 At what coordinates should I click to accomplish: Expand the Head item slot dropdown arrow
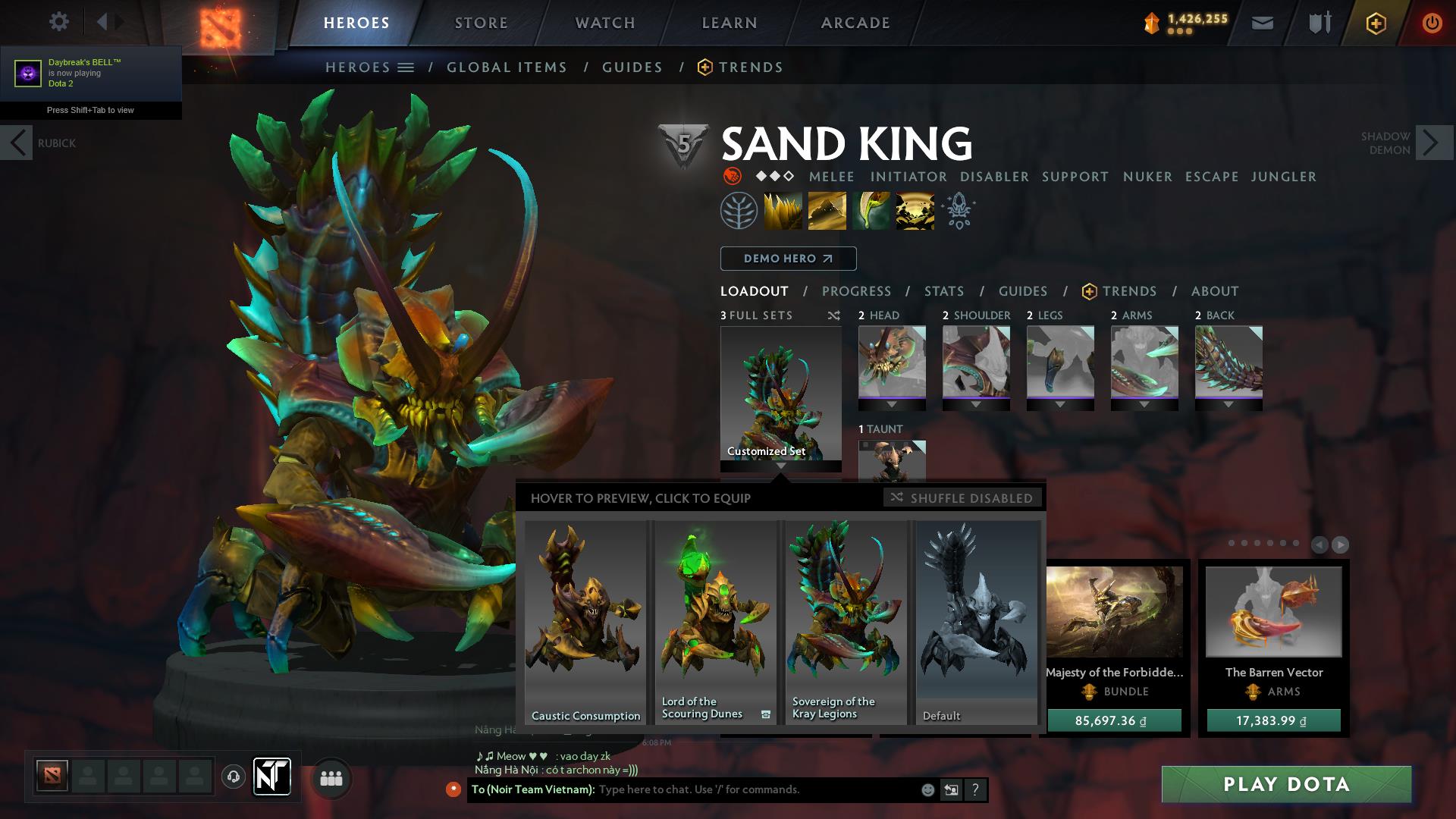click(x=892, y=403)
